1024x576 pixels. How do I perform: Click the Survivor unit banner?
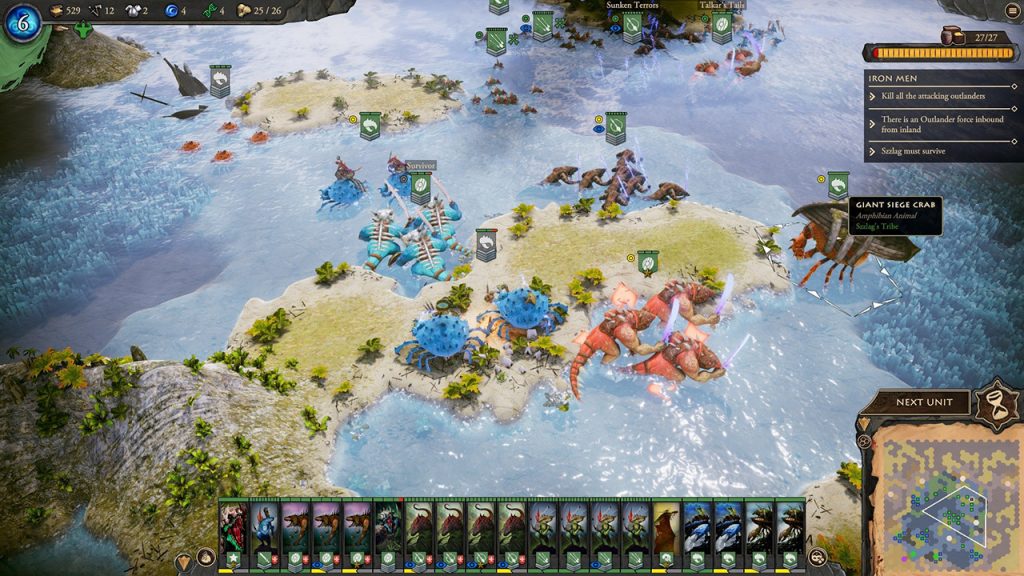(421, 185)
